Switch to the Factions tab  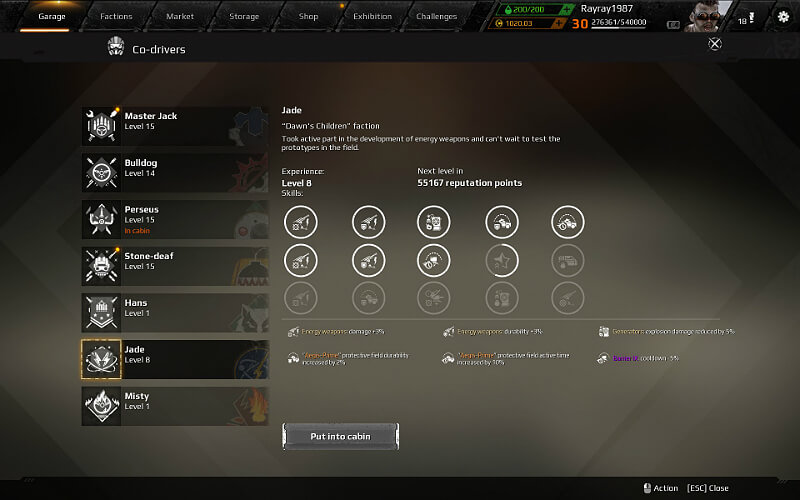(x=117, y=16)
